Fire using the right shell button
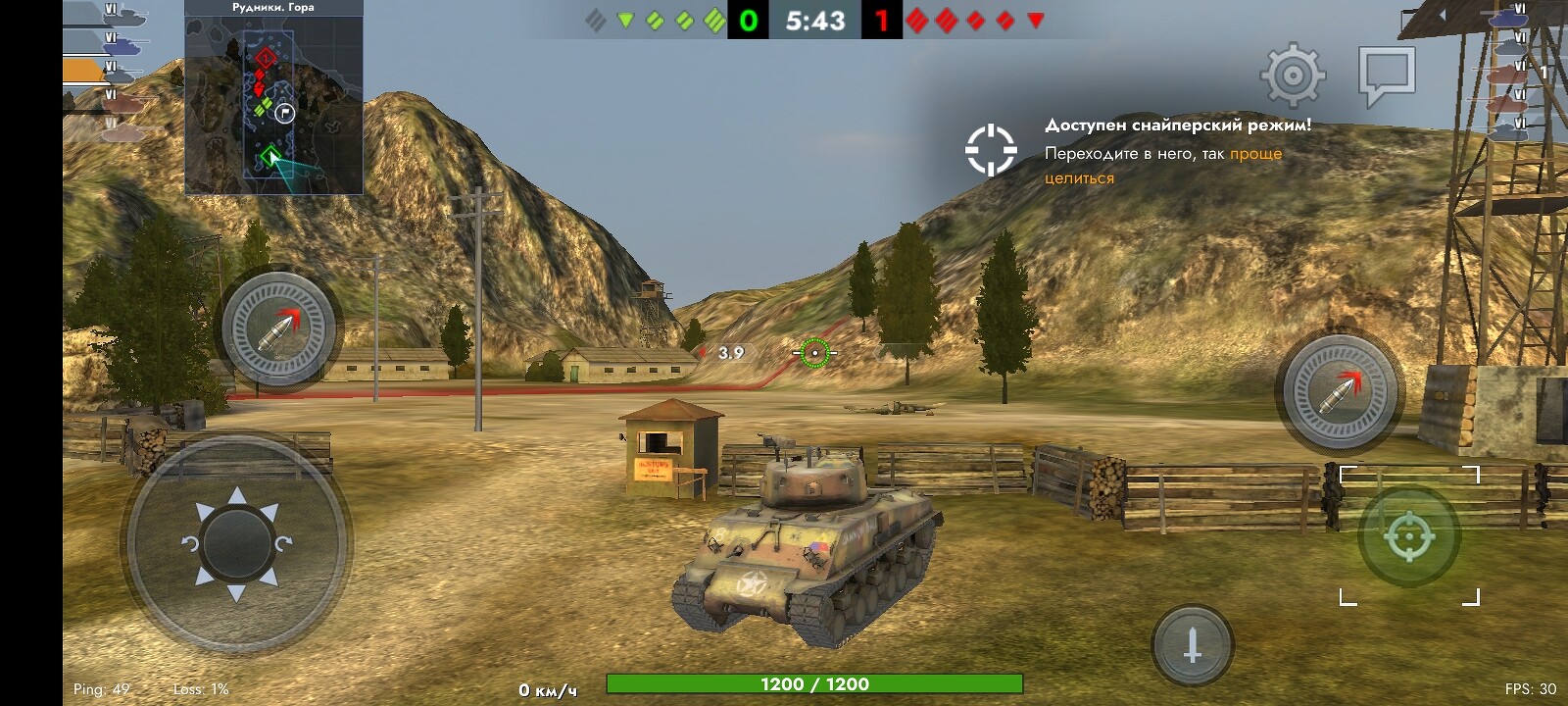Screen dimensions: 1568x706 click(1340, 389)
